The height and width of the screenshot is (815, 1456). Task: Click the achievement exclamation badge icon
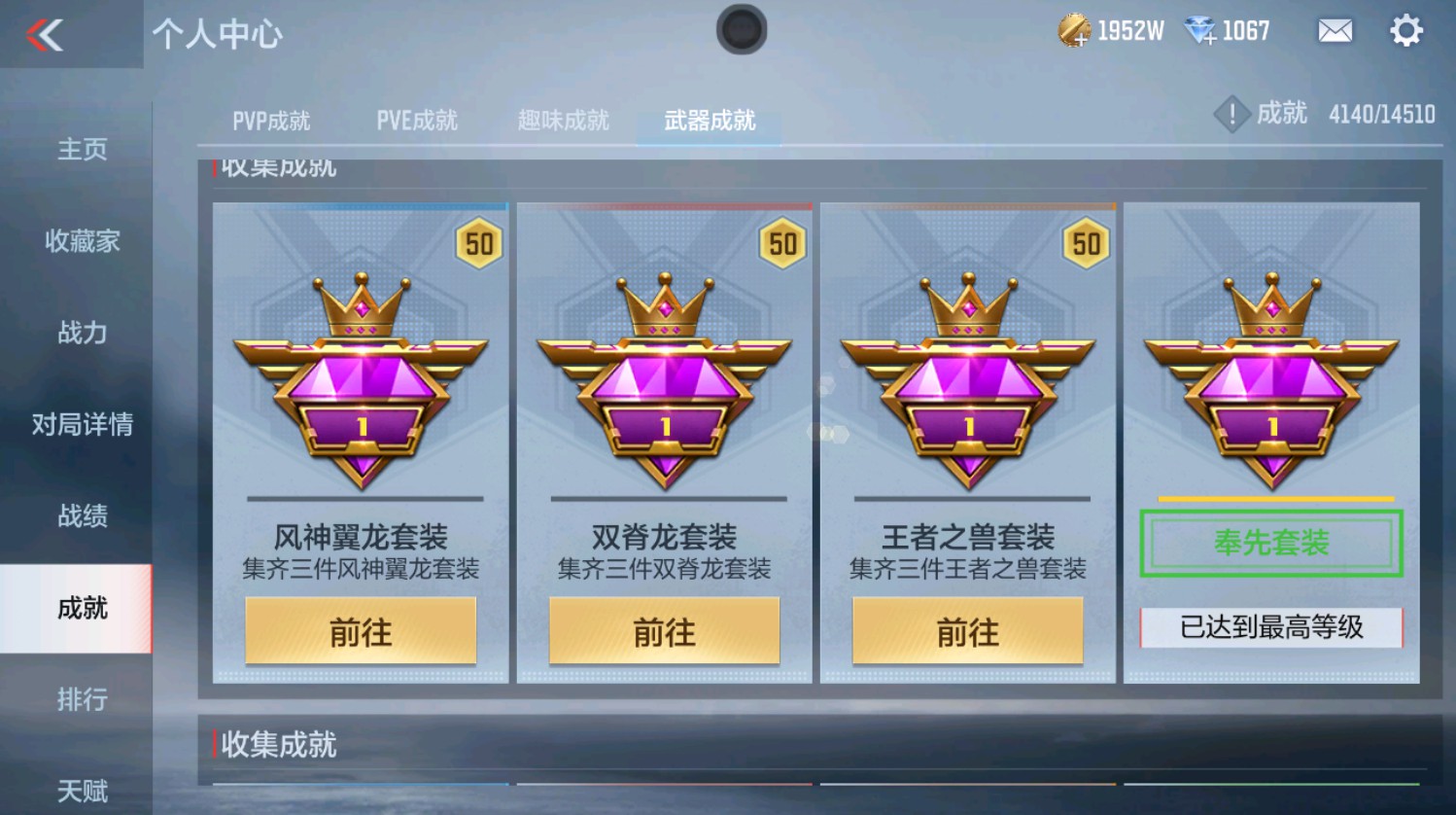tap(1231, 114)
